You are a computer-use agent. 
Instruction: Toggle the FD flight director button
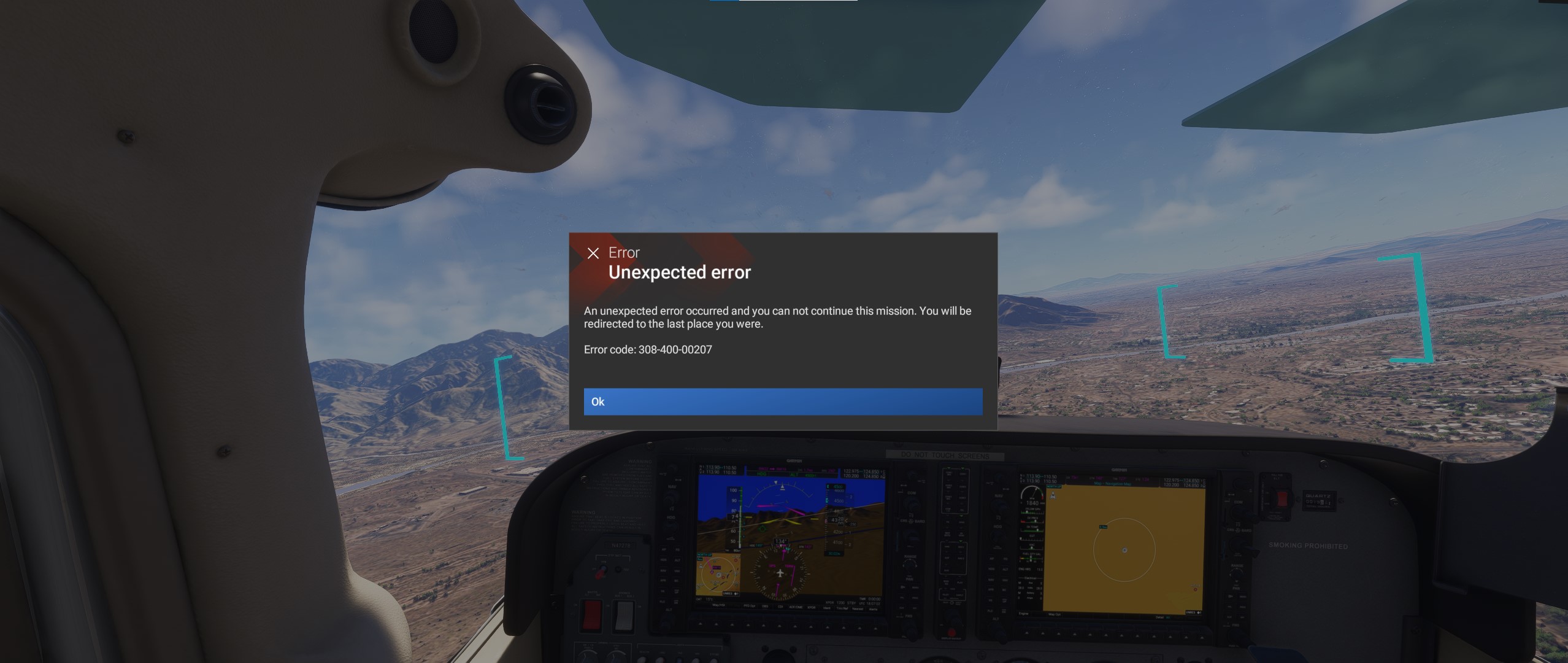pos(677,549)
